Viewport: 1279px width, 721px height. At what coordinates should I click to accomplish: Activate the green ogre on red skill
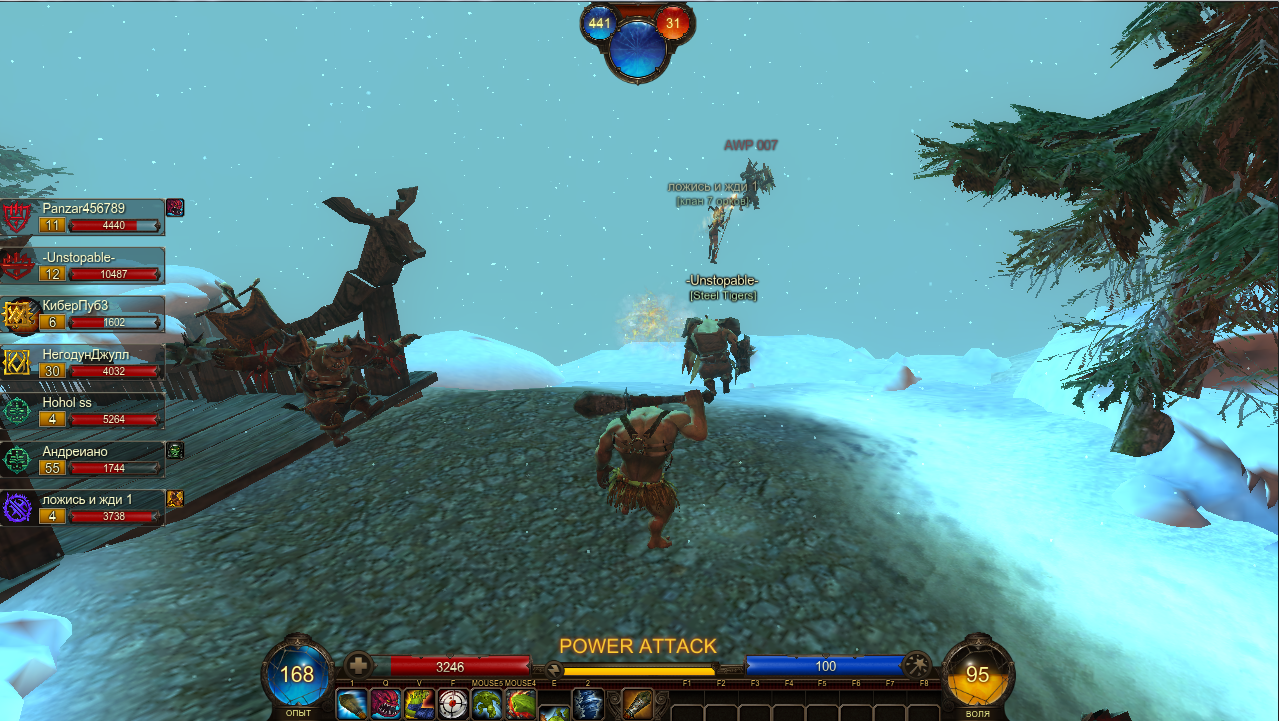[520, 704]
